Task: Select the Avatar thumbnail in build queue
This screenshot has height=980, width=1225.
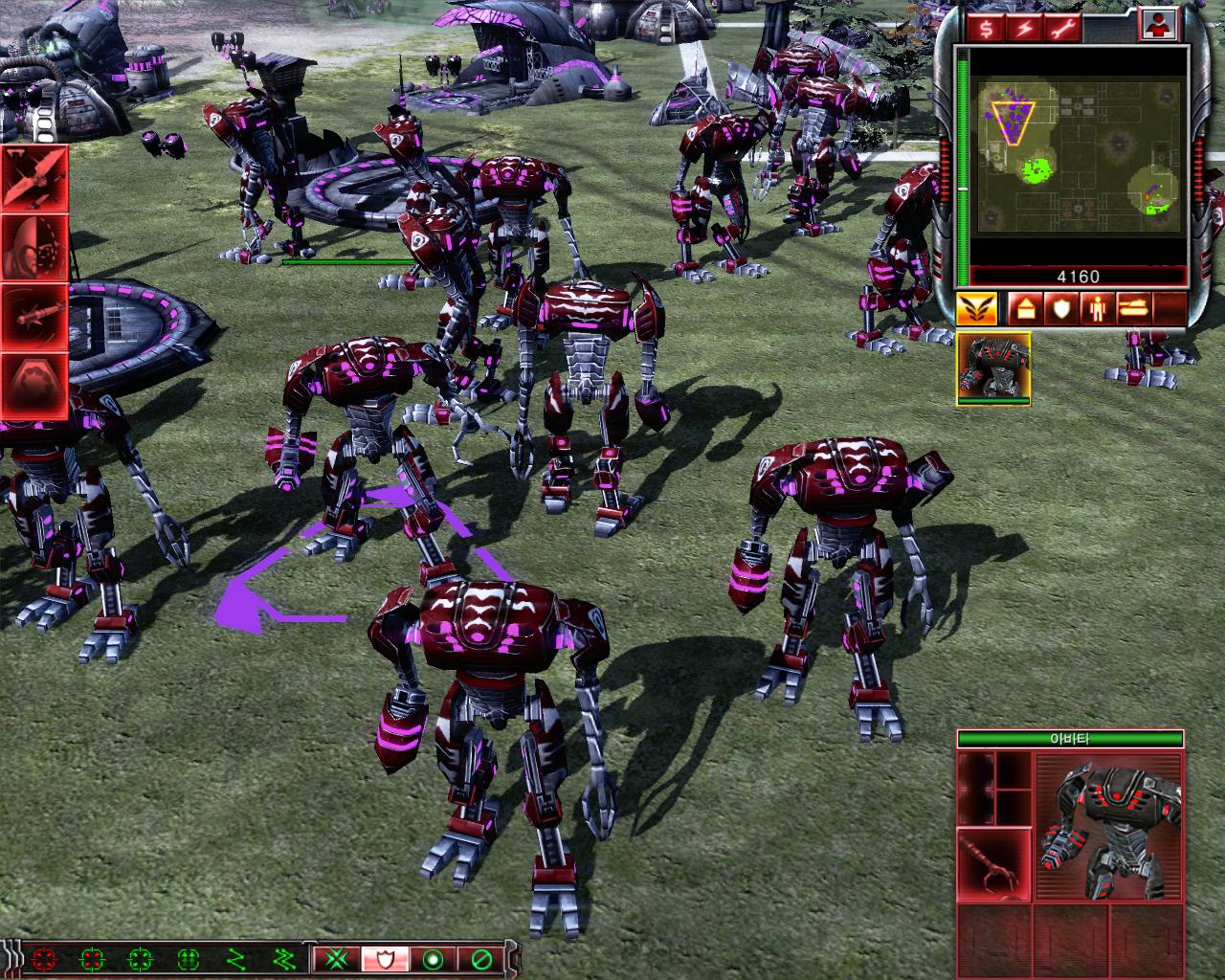Action: [x=995, y=371]
